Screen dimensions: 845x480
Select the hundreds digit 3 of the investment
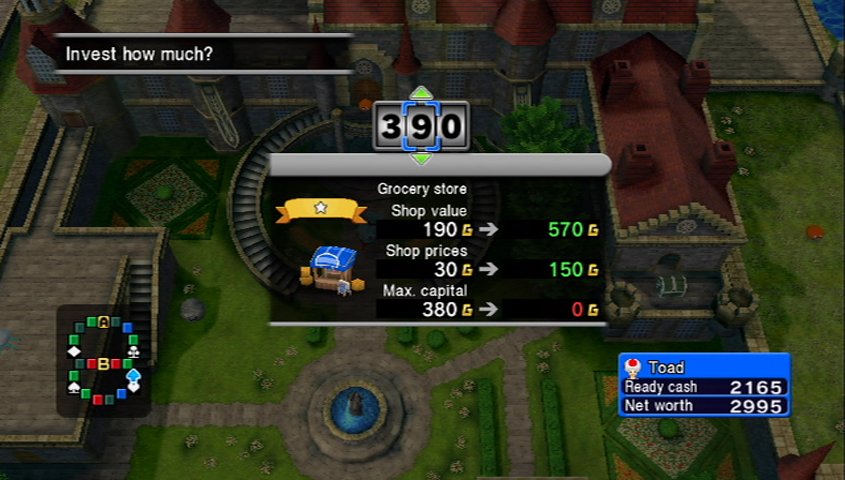click(391, 127)
